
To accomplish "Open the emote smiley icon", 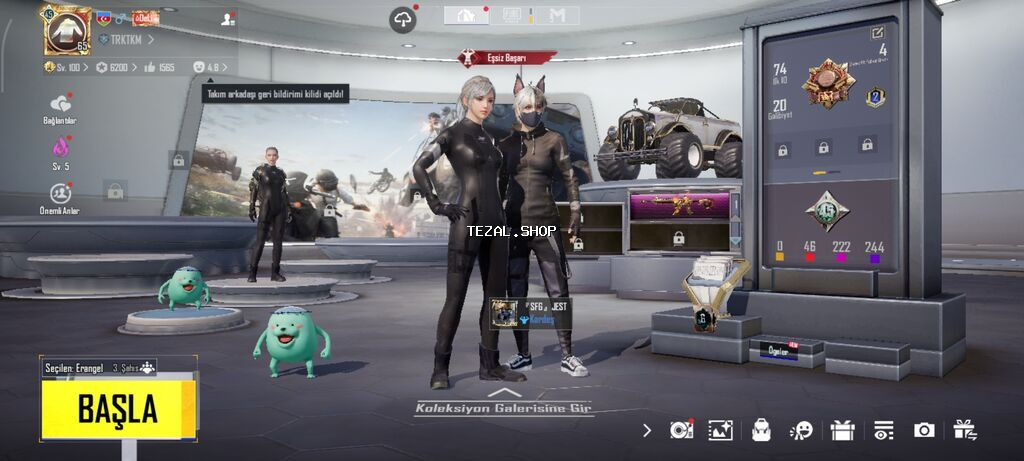I will coord(801,430).
